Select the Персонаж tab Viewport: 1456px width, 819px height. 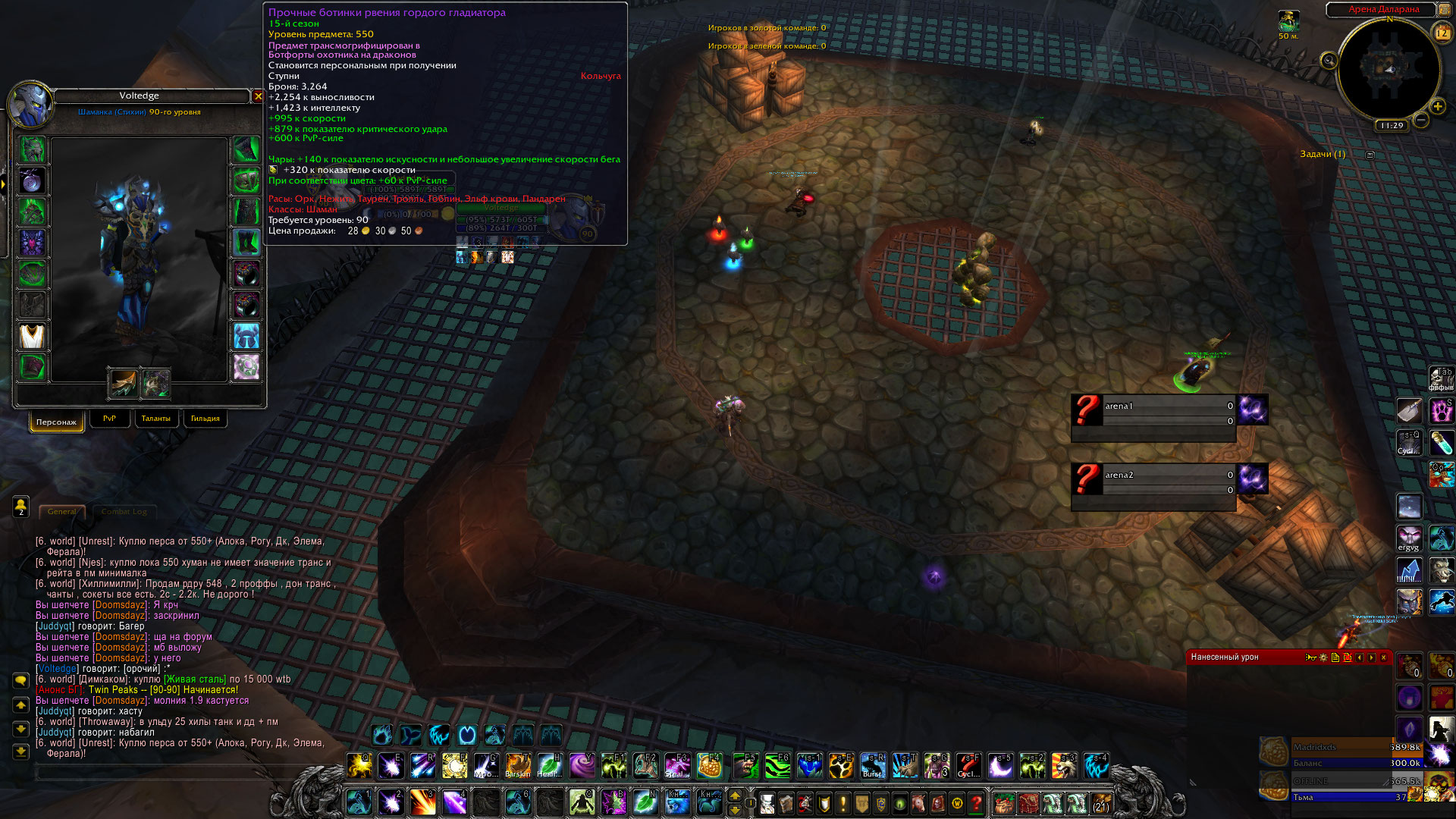point(56,422)
